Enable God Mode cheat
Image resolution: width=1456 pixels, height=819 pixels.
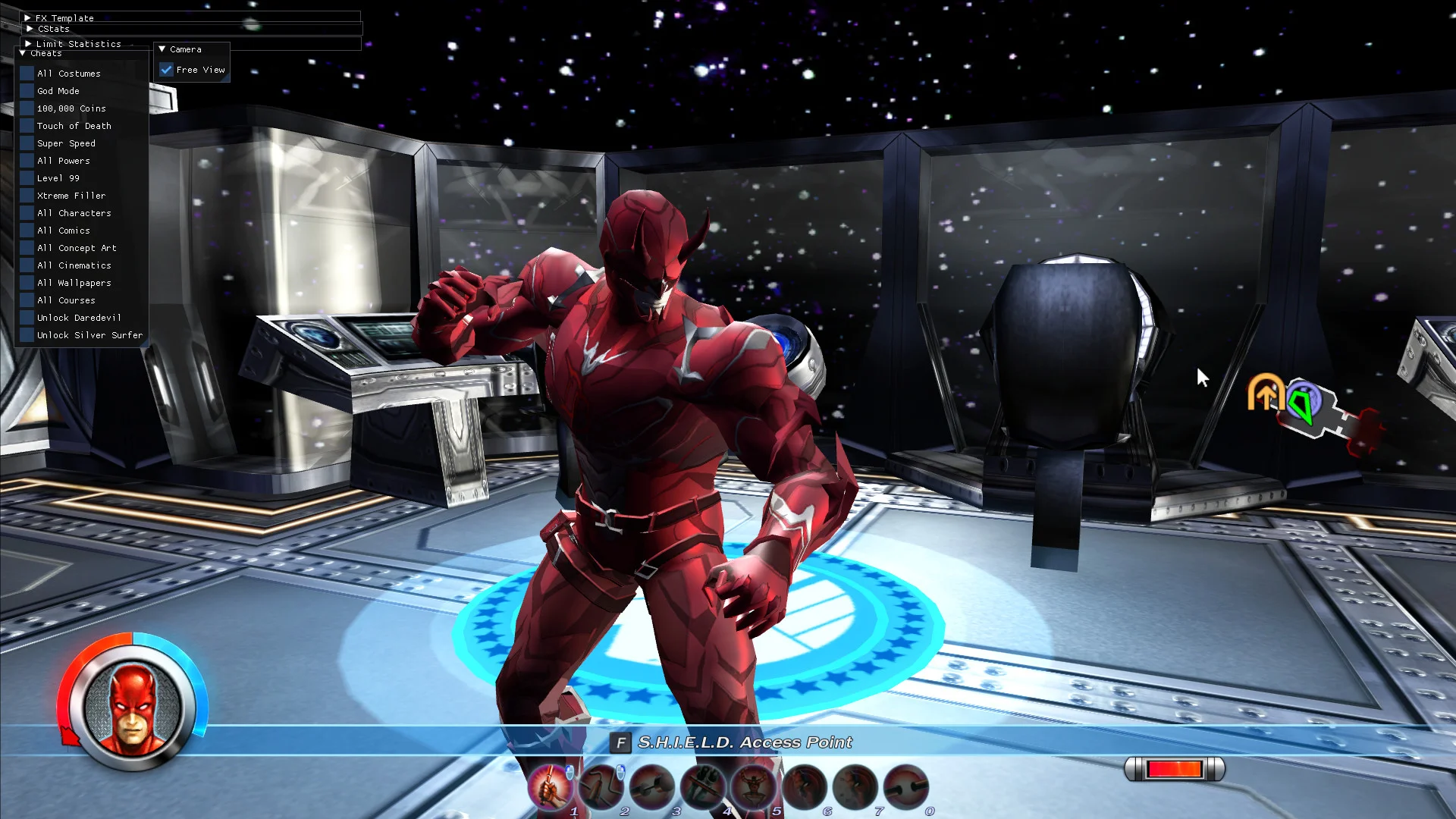[x=27, y=91]
